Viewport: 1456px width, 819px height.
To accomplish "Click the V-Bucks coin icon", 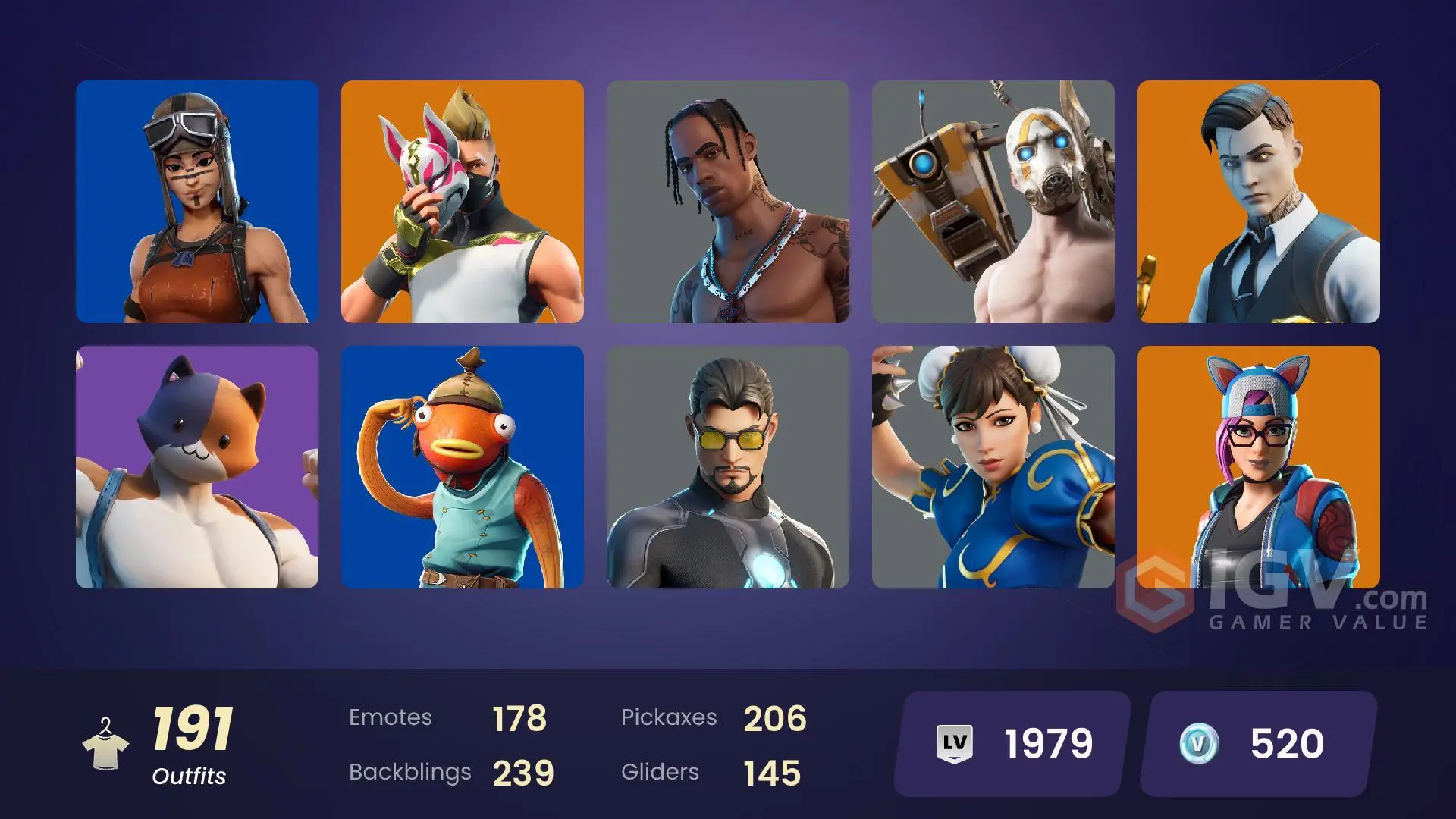I will (x=1201, y=744).
